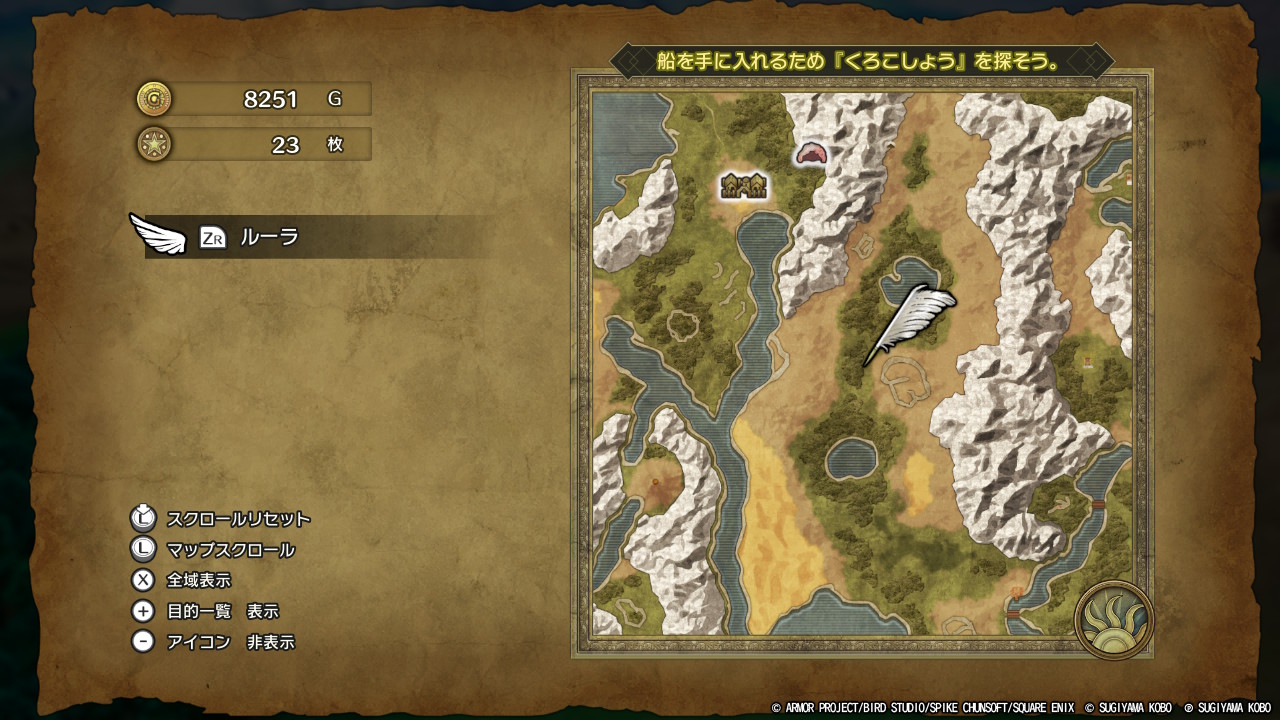Click the yellow objective banner text
Screen dimensions: 1280x720
click(861, 60)
